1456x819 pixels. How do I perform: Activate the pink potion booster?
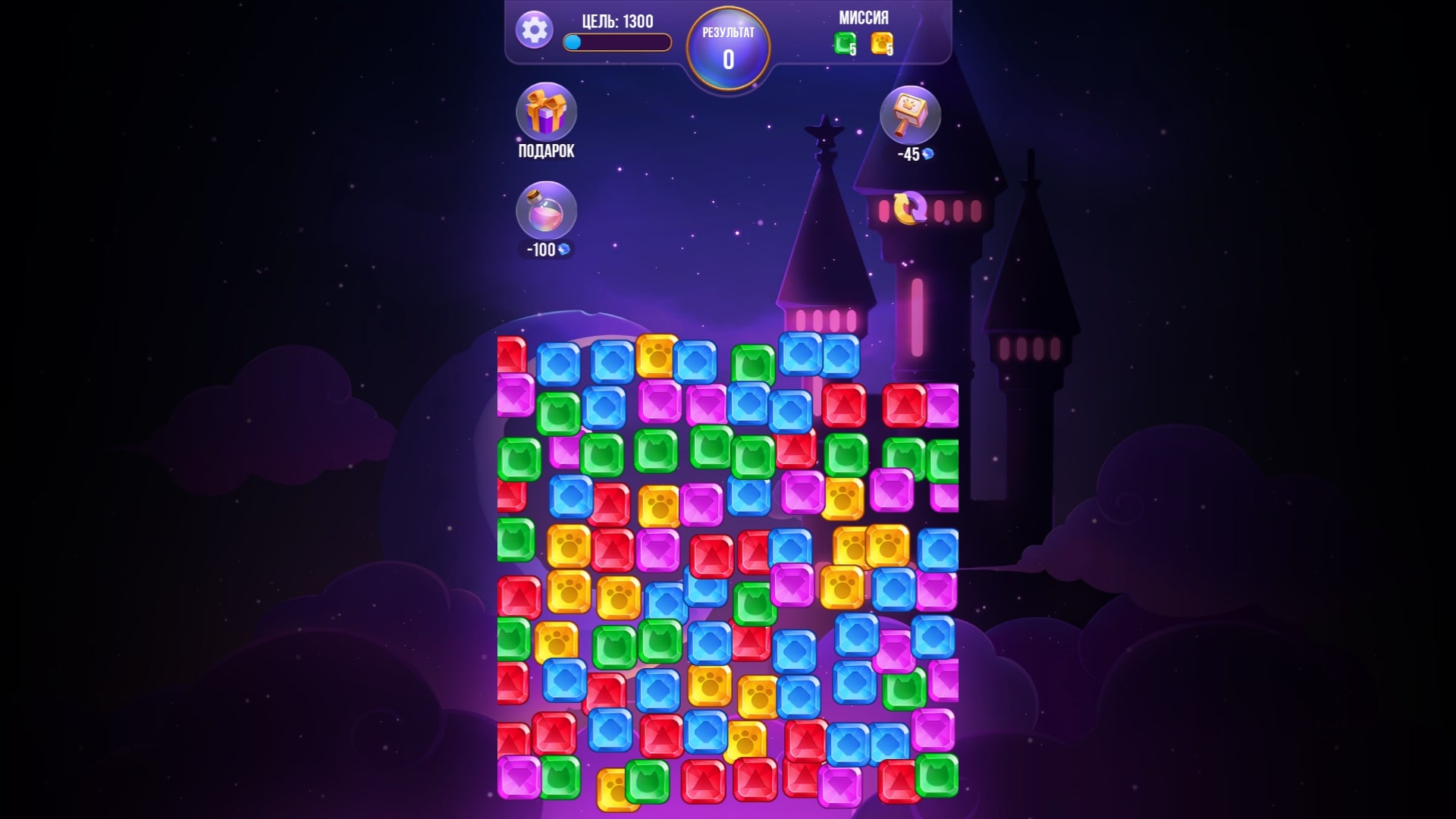(548, 218)
